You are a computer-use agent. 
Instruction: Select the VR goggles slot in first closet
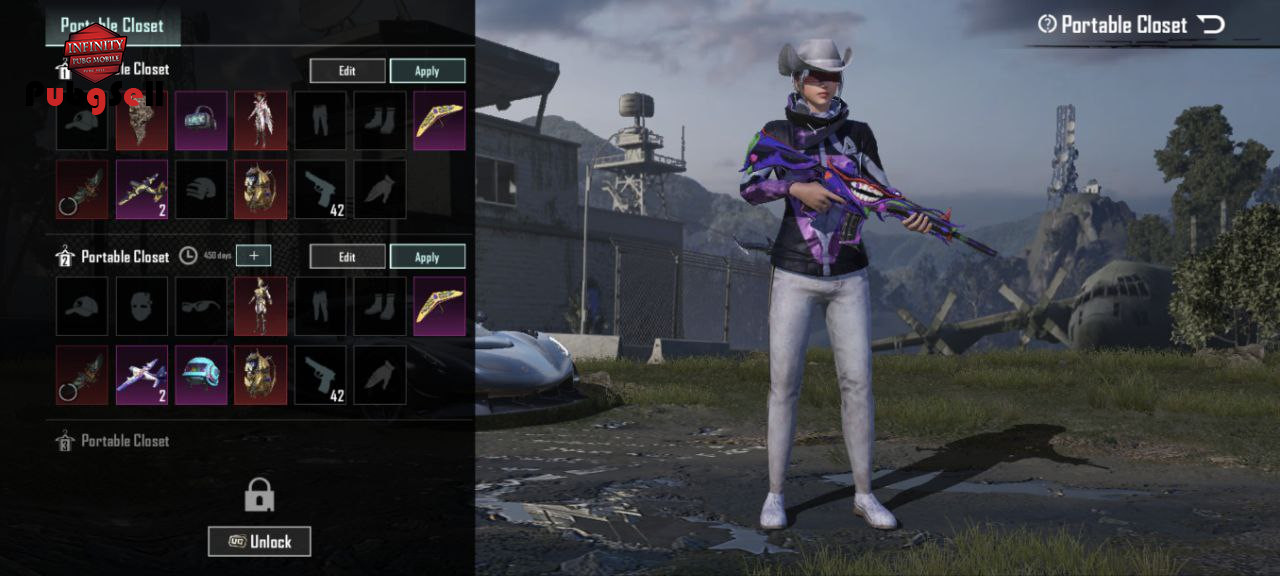coord(201,120)
